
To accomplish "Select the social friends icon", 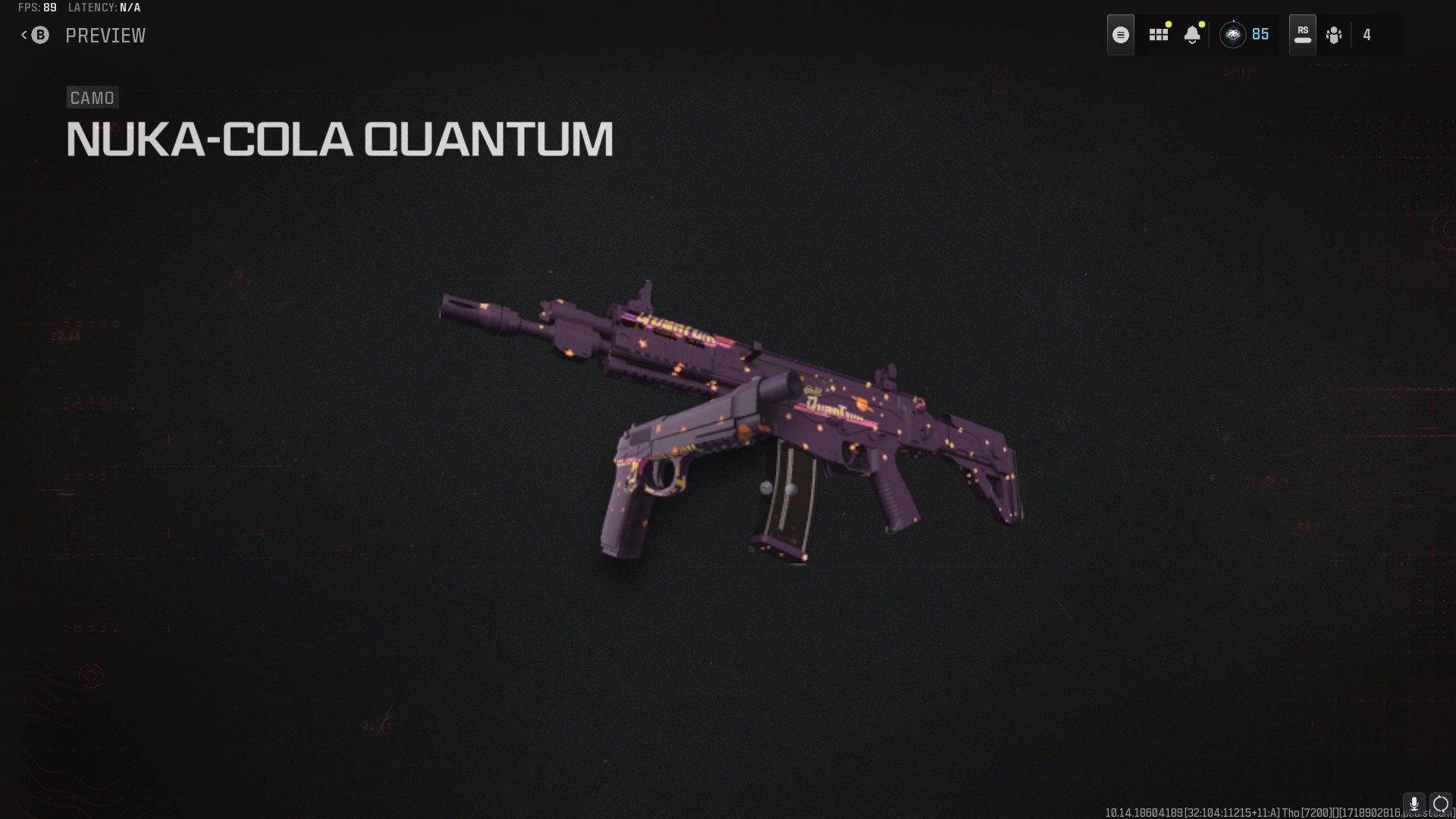I will [x=1335, y=34].
